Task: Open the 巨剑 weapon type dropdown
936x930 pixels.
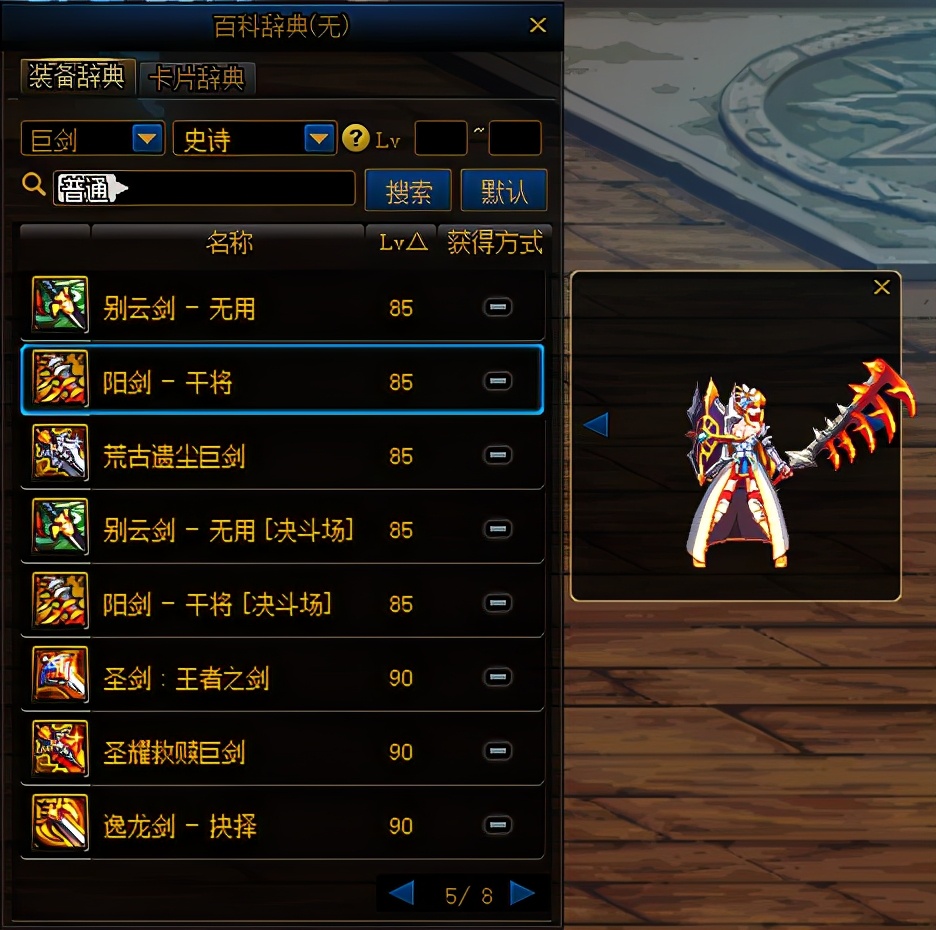Action: 148,139
